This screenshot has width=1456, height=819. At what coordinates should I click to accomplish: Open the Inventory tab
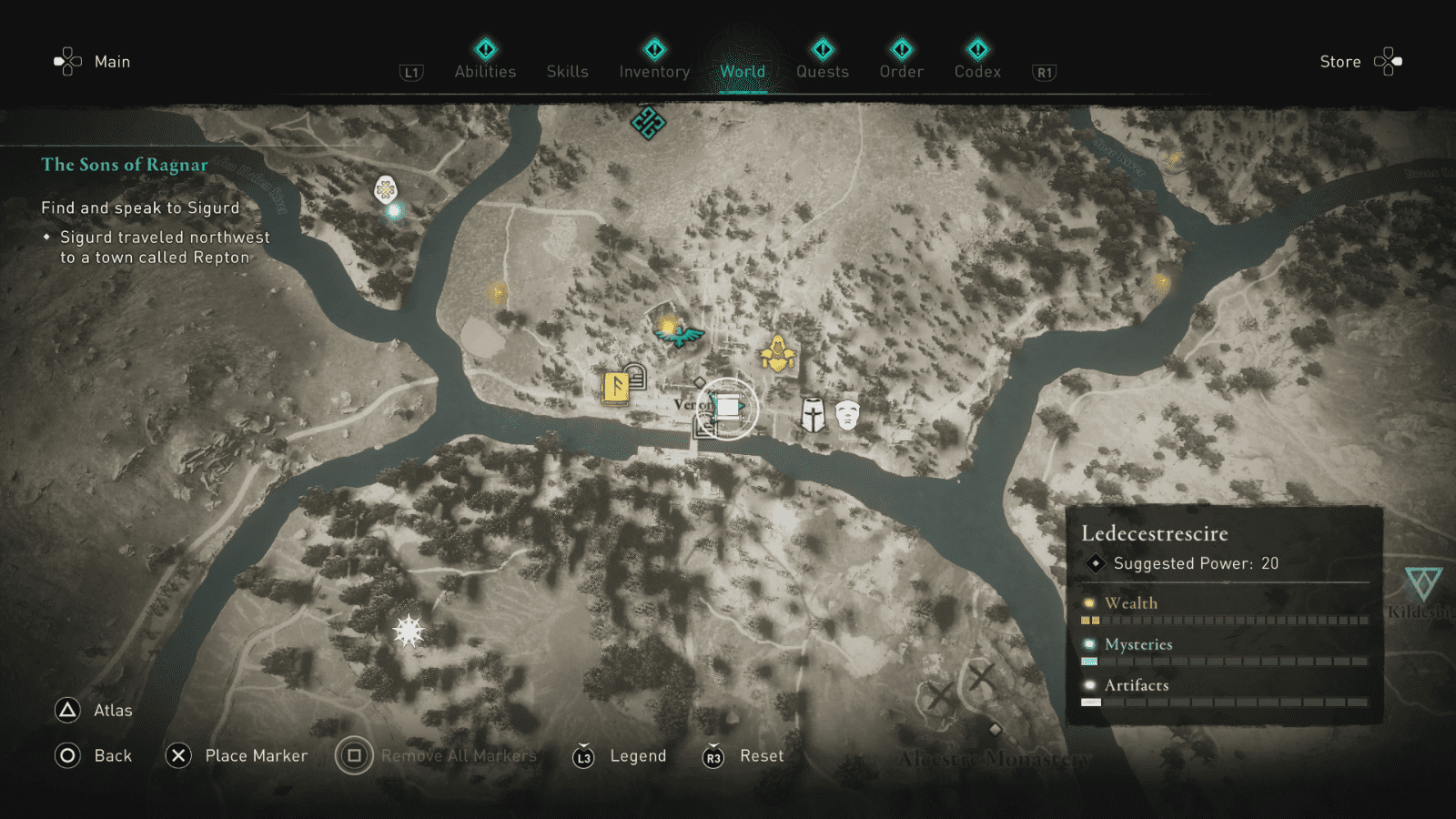[x=653, y=71]
